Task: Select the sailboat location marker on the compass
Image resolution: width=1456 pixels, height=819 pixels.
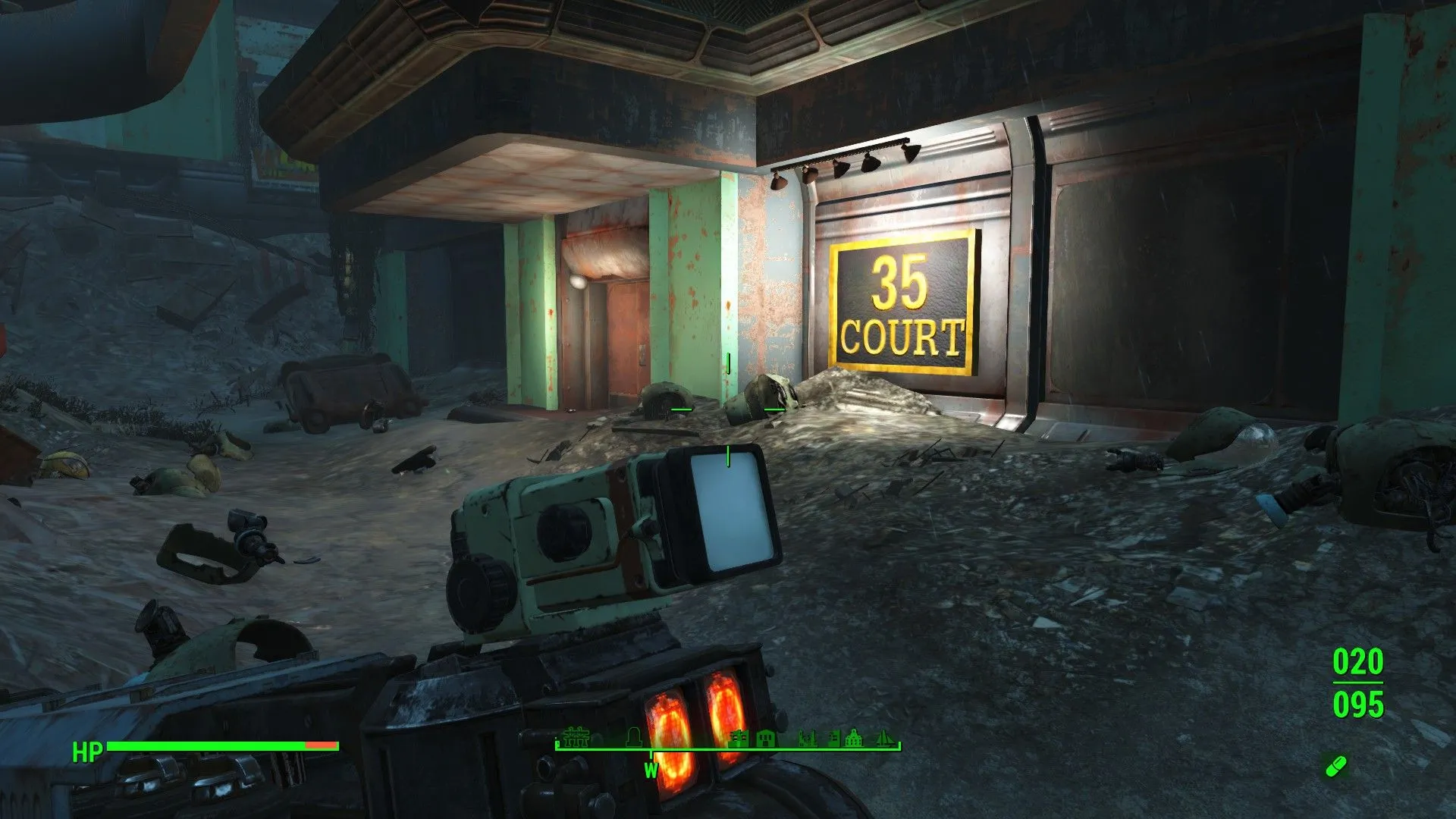Action: [884, 739]
